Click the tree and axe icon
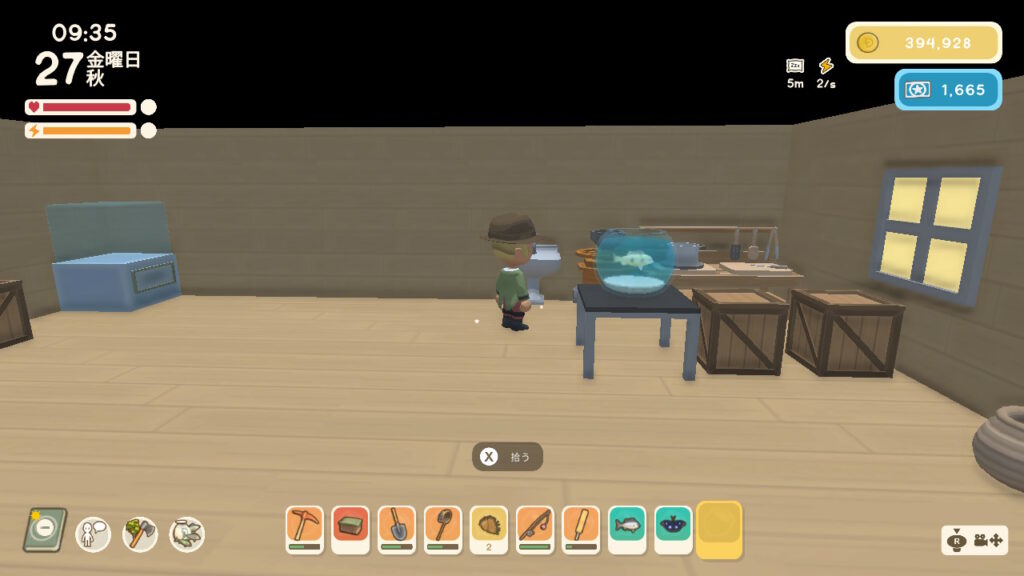Screen dimensions: 1024x576 [x=140, y=533]
